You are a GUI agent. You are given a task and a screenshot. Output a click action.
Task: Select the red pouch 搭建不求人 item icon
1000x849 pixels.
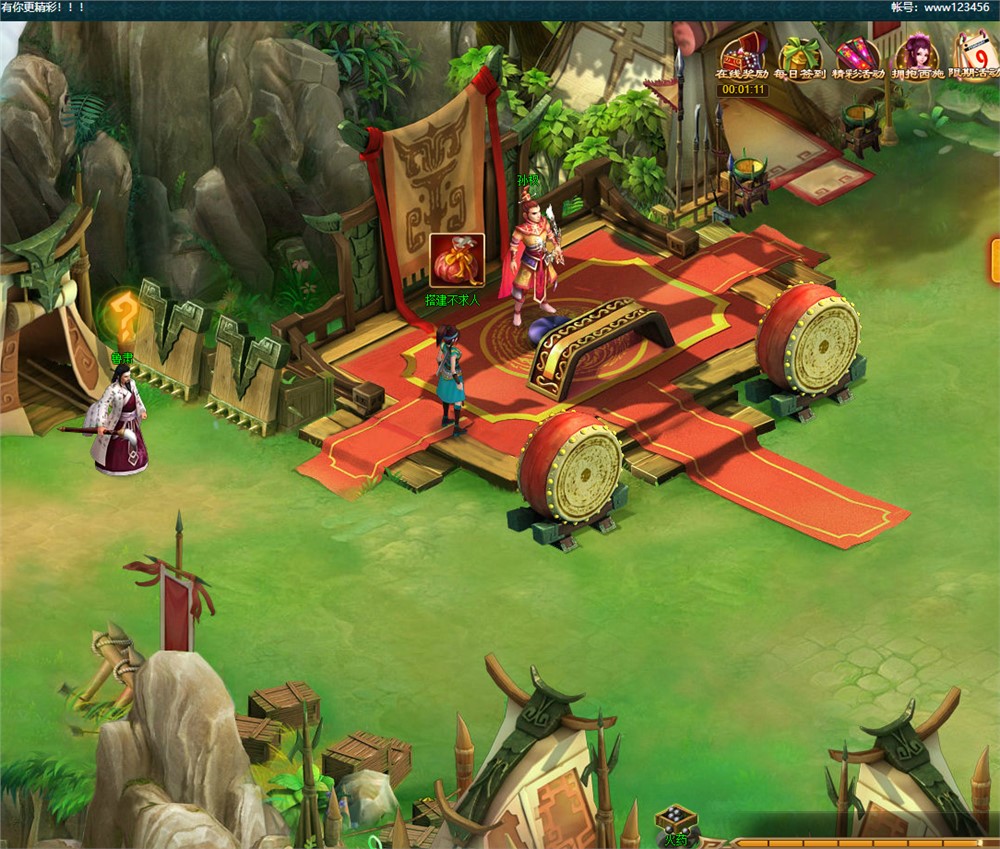(457, 260)
